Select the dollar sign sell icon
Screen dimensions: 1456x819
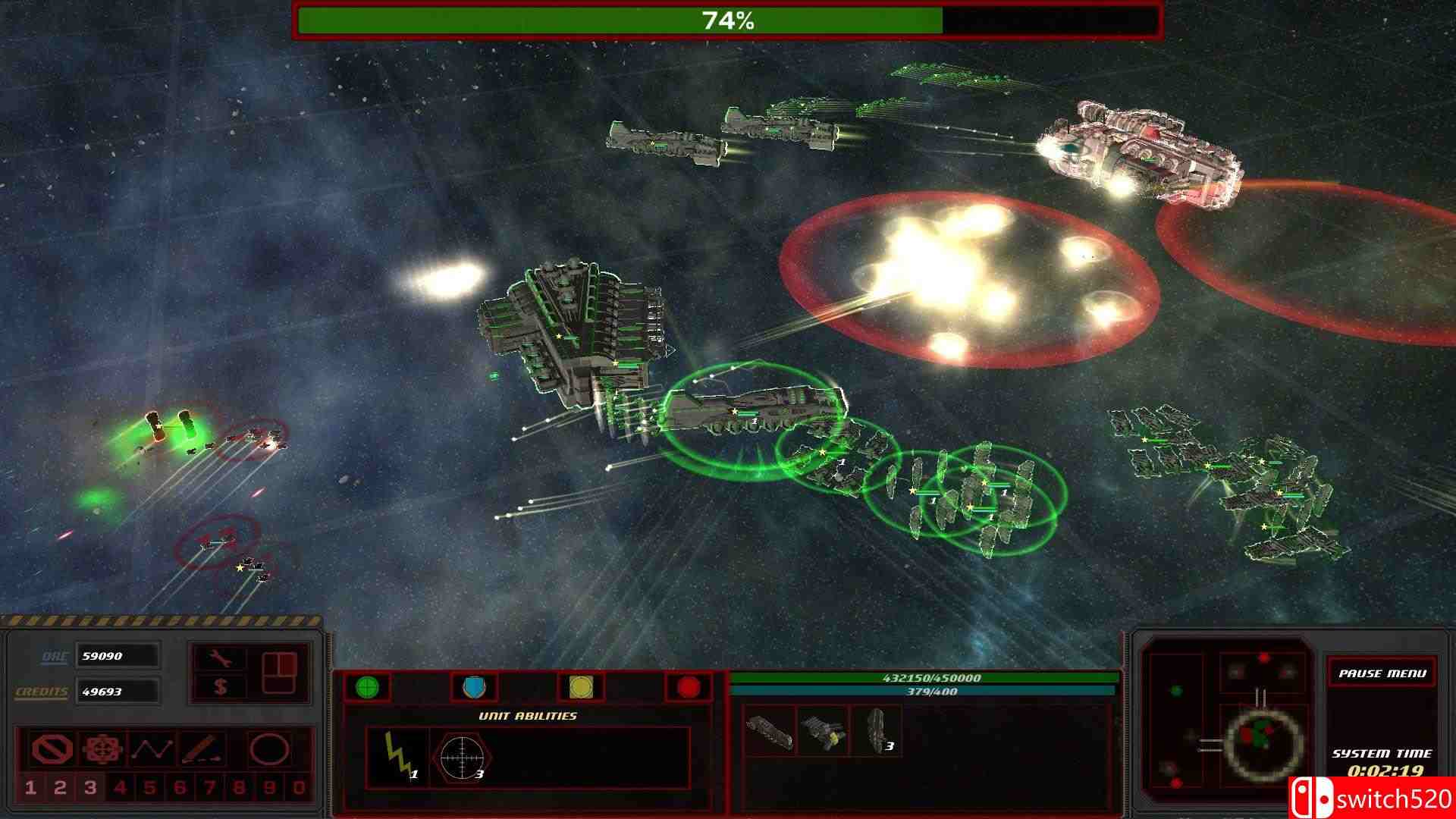pyautogui.click(x=221, y=689)
